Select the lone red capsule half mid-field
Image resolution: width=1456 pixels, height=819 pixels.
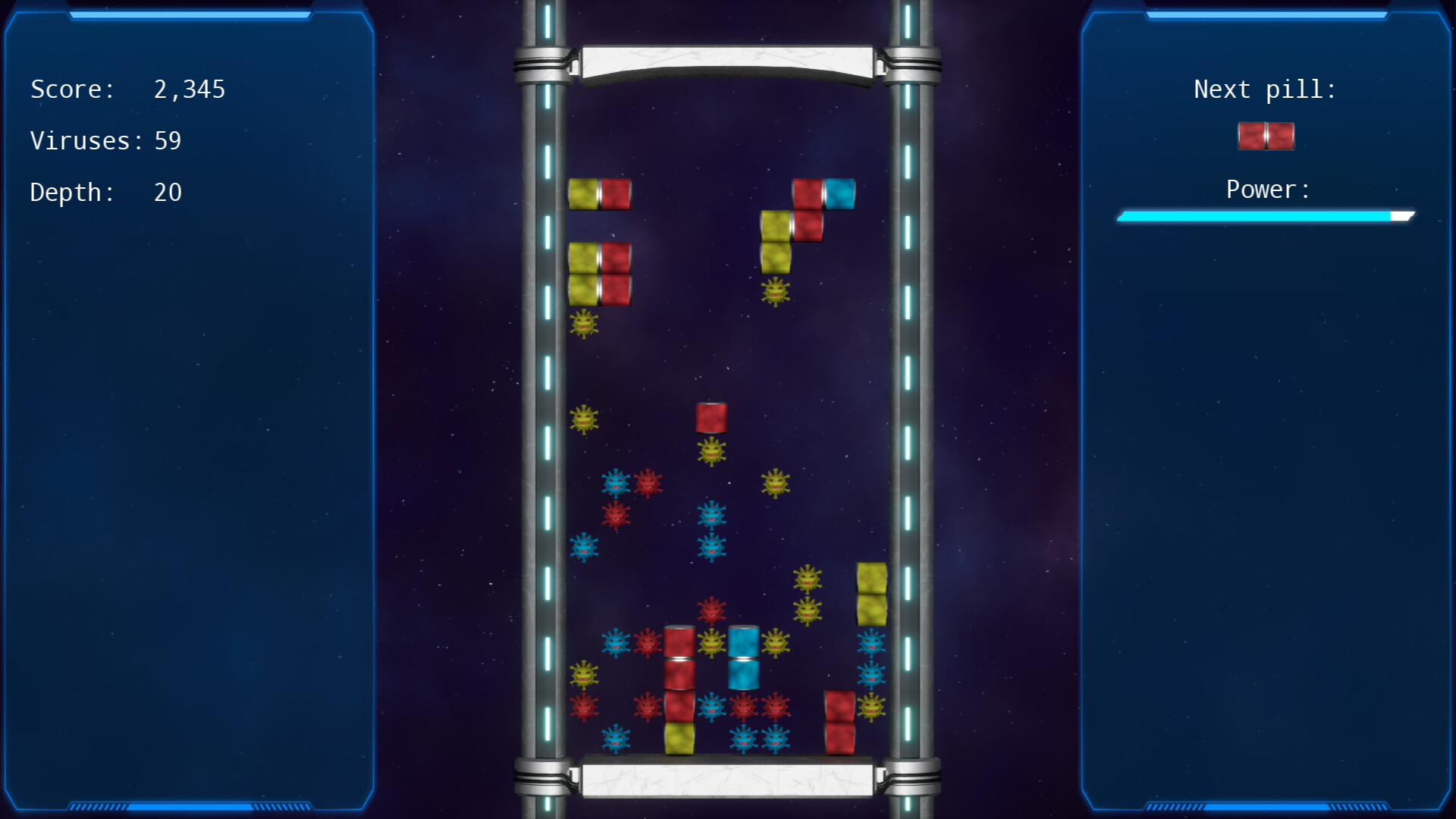(x=710, y=417)
